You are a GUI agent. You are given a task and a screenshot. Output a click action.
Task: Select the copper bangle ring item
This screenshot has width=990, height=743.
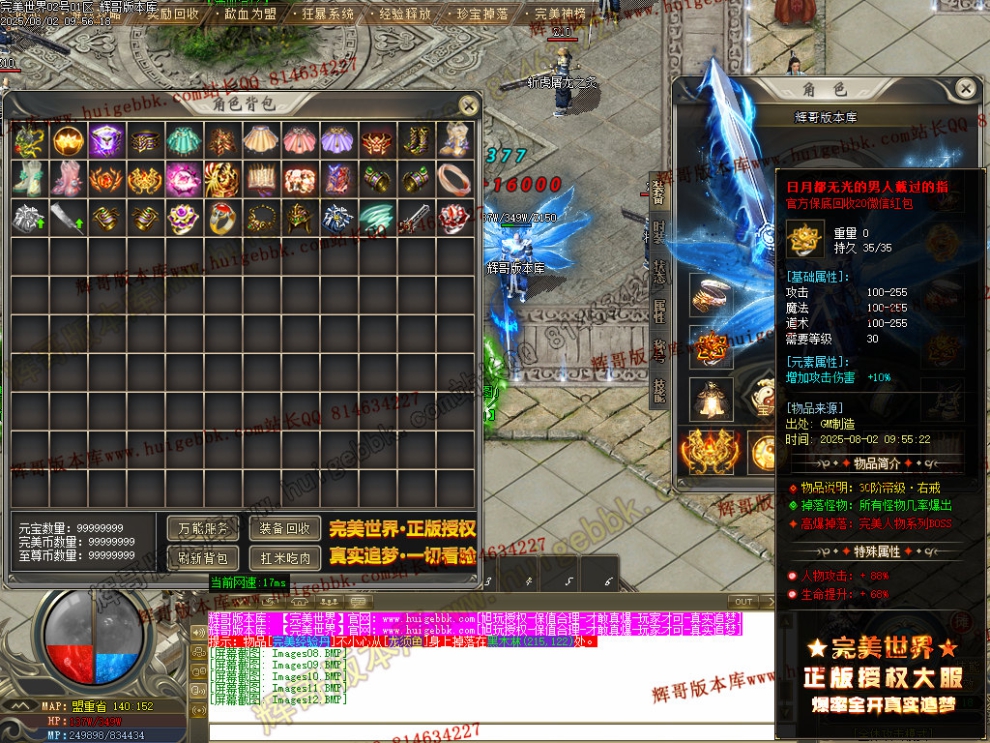point(455,178)
